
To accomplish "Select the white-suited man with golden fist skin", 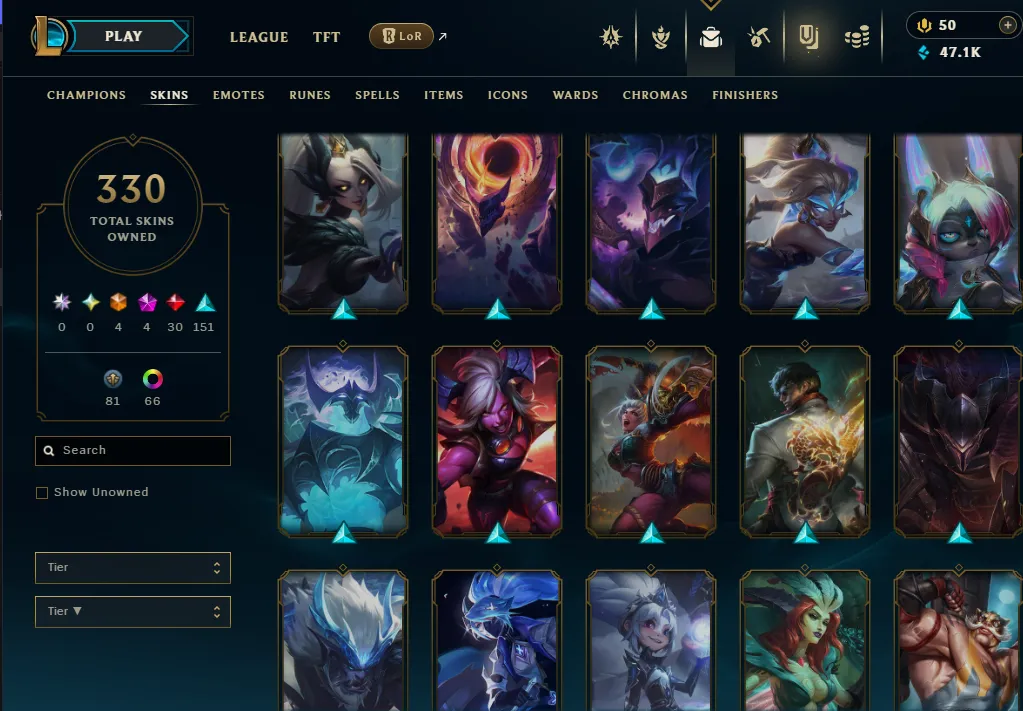I will pyautogui.click(x=805, y=440).
